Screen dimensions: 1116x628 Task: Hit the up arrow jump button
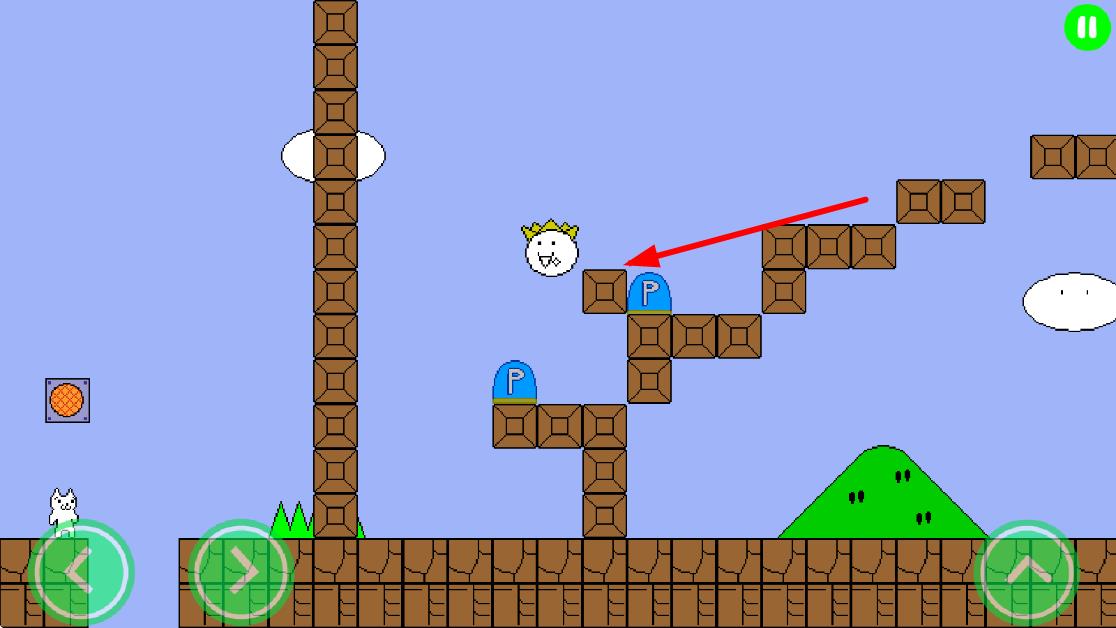tap(1027, 572)
